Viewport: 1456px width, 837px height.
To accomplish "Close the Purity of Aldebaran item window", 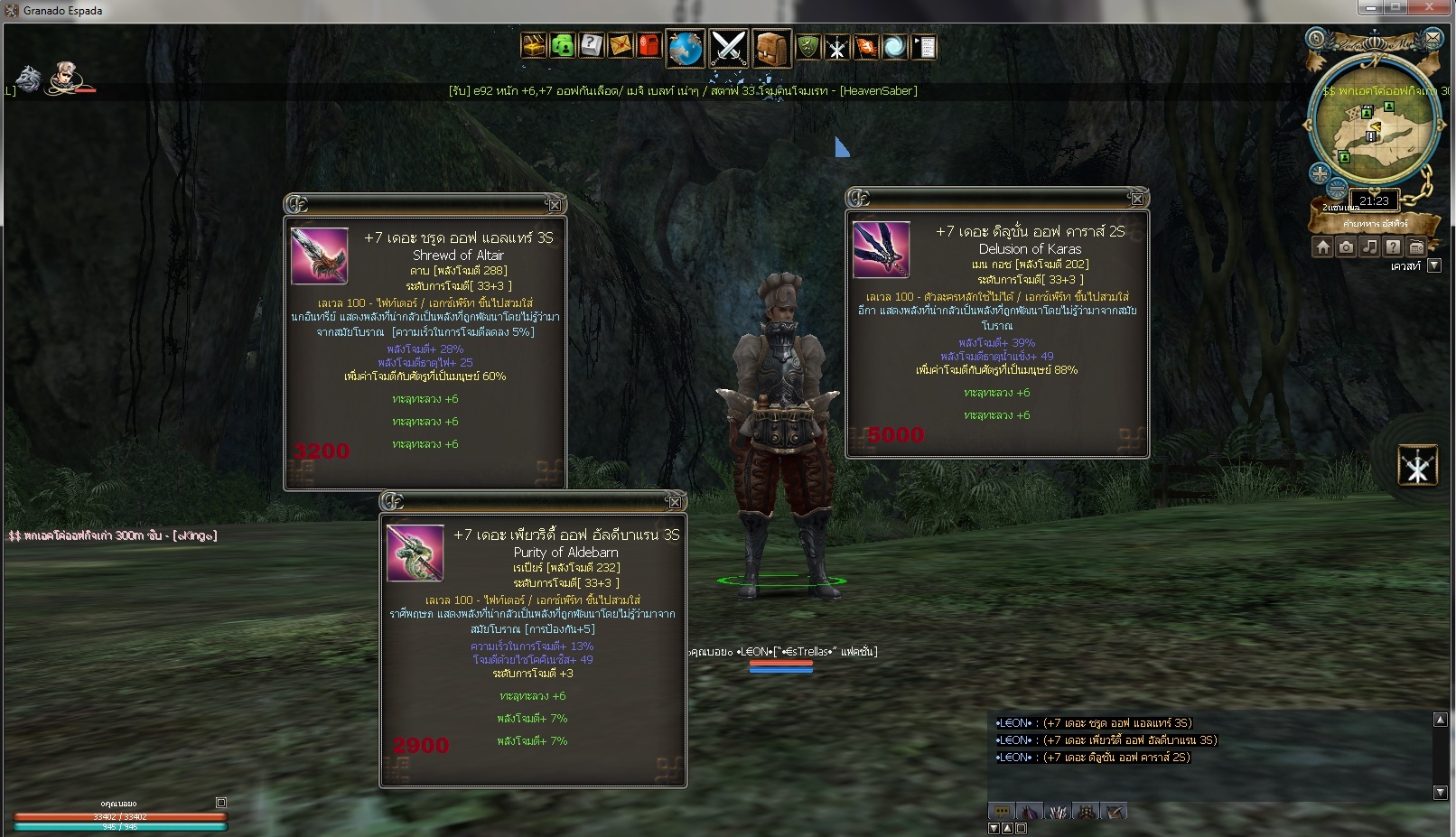I will point(674,502).
